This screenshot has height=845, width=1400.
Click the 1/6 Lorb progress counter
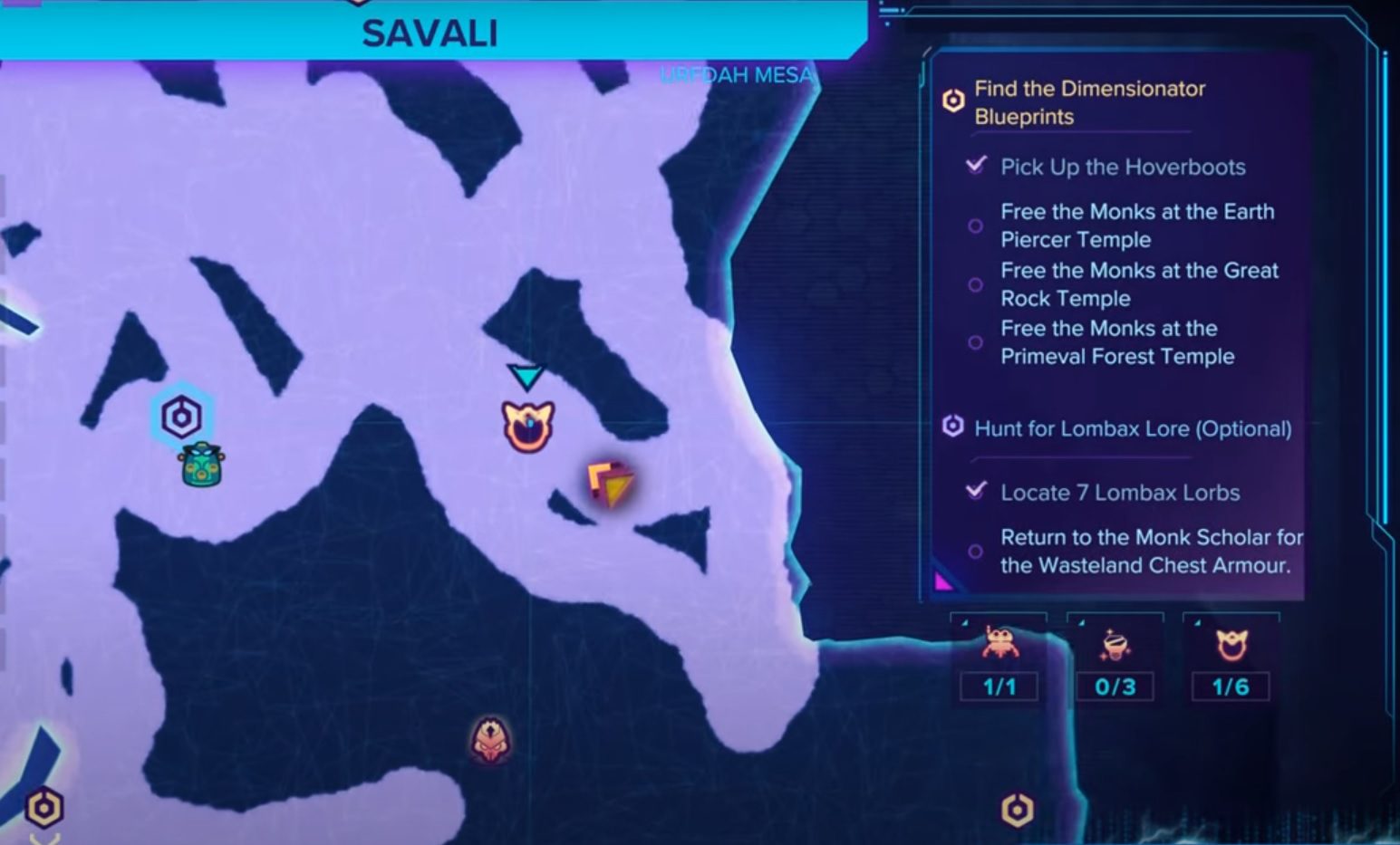pyautogui.click(x=1231, y=687)
